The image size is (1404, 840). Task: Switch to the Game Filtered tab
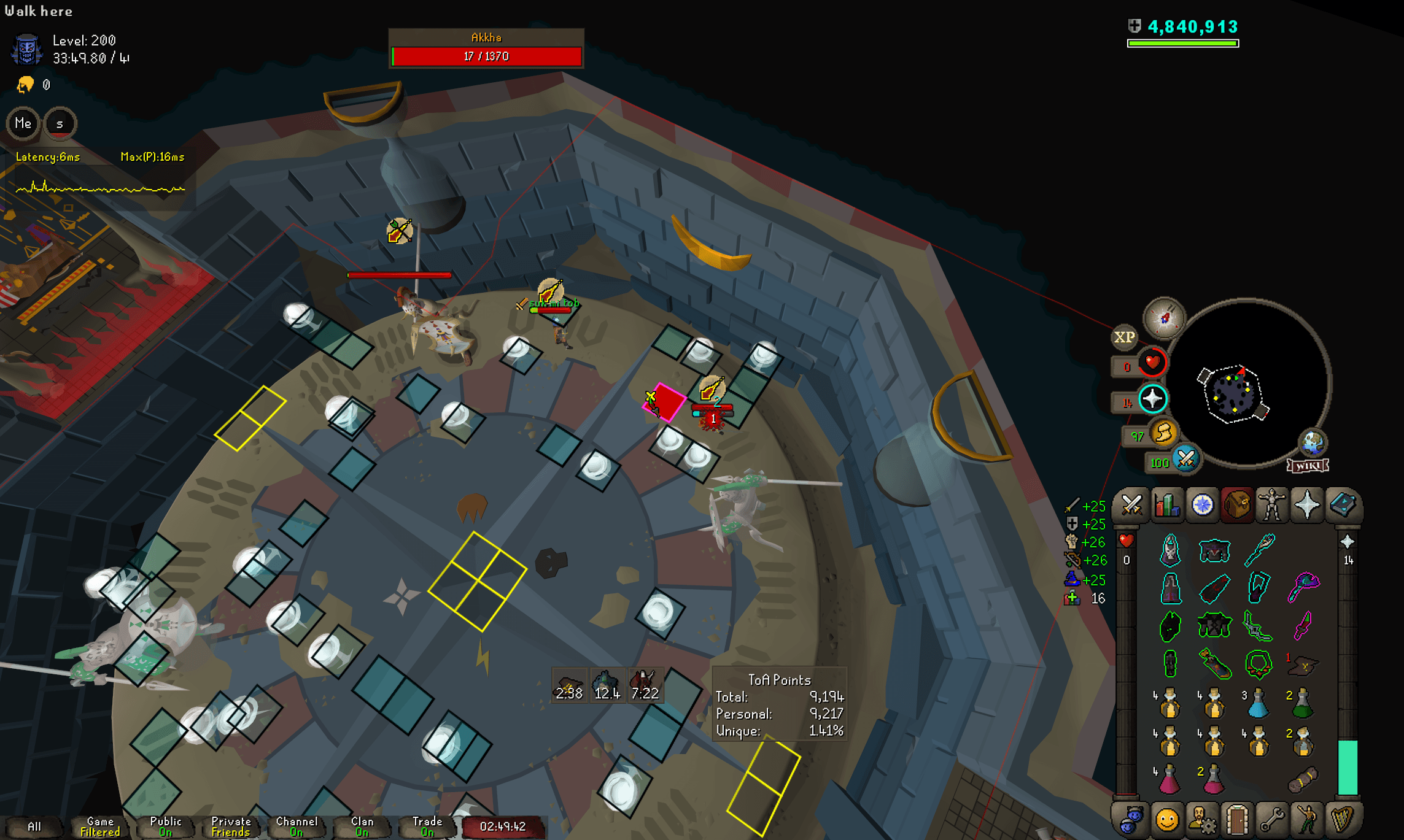pyautogui.click(x=99, y=825)
